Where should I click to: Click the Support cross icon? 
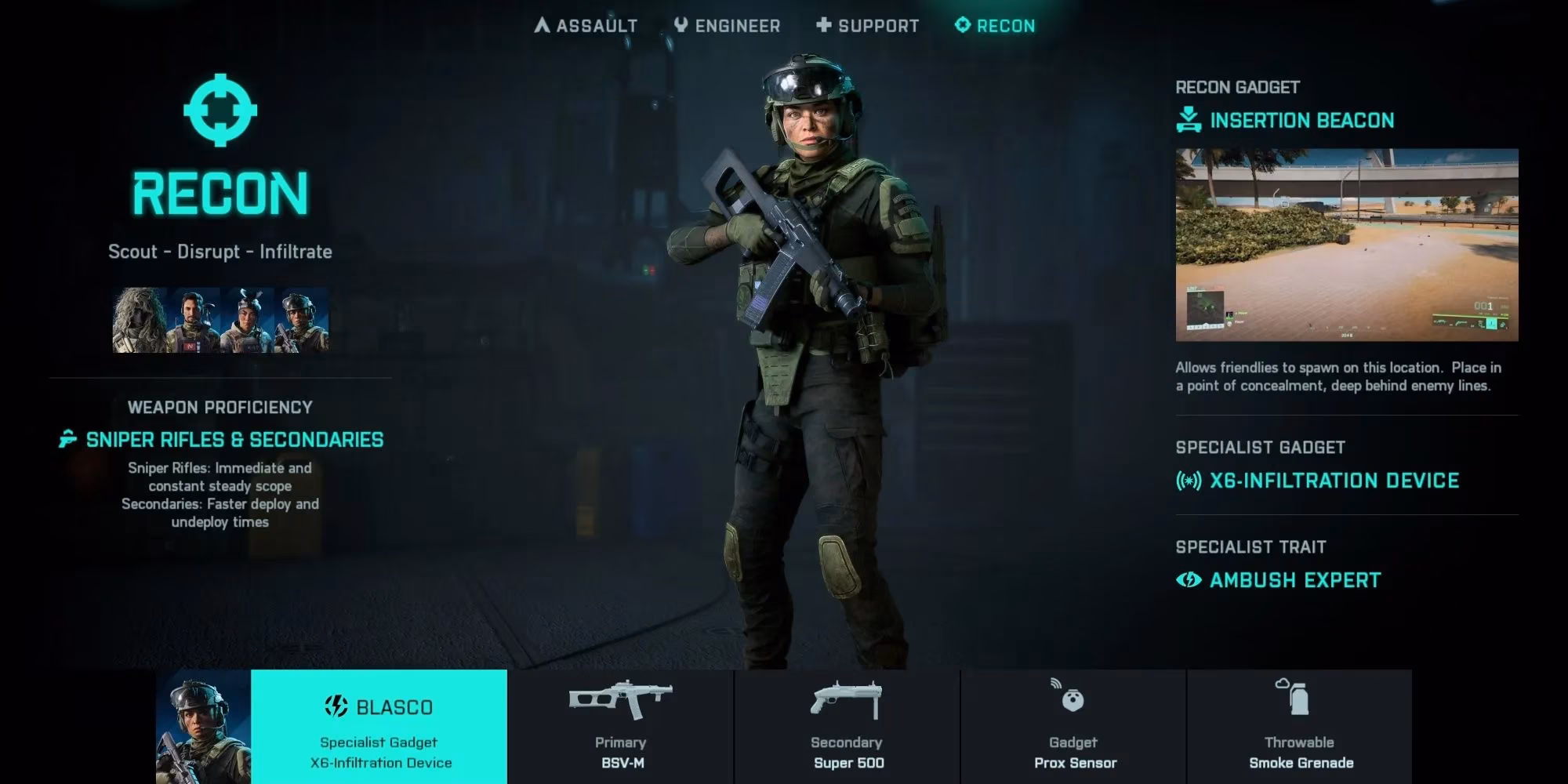(x=822, y=24)
